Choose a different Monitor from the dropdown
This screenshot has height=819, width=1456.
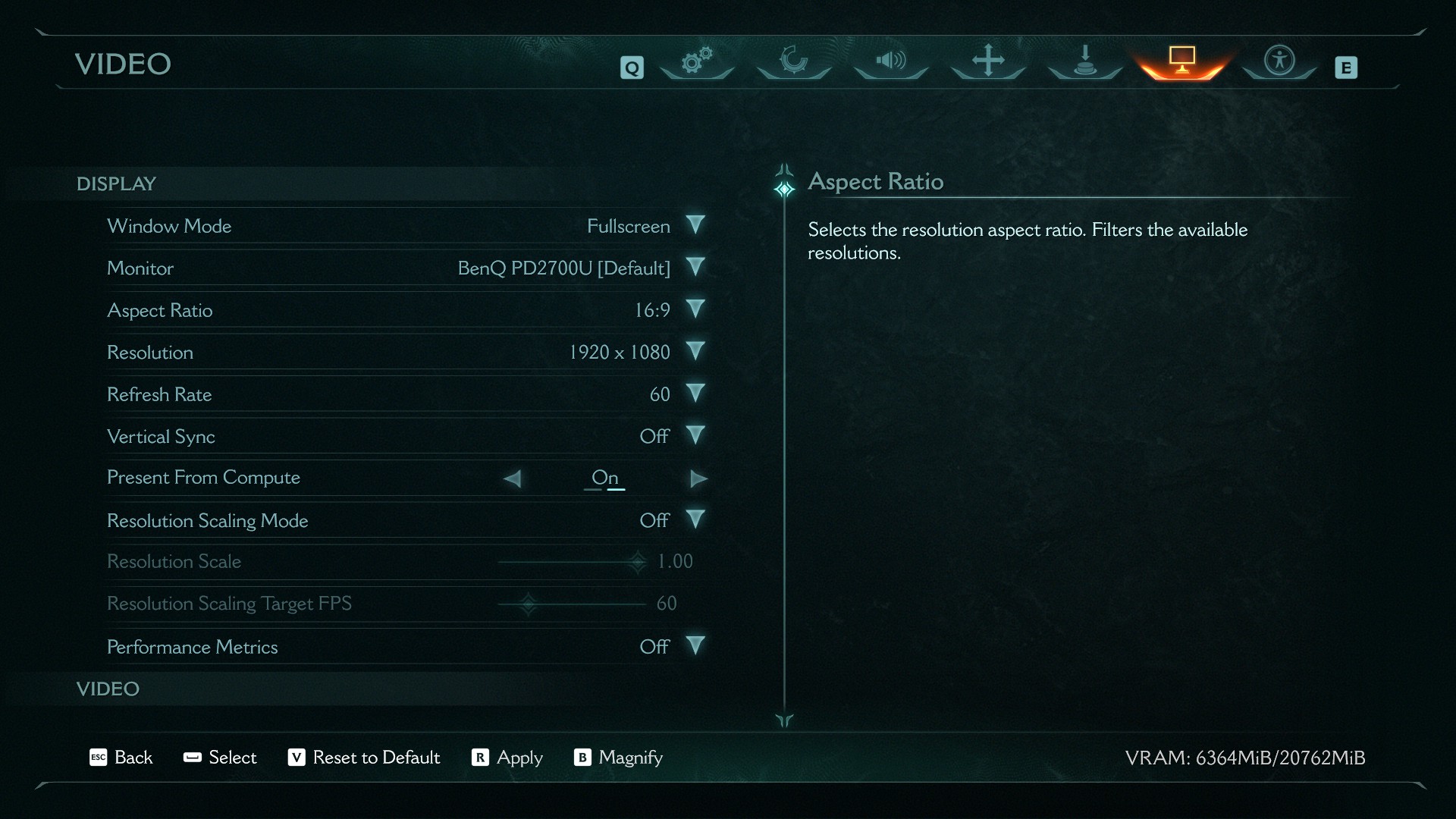click(695, 268)
